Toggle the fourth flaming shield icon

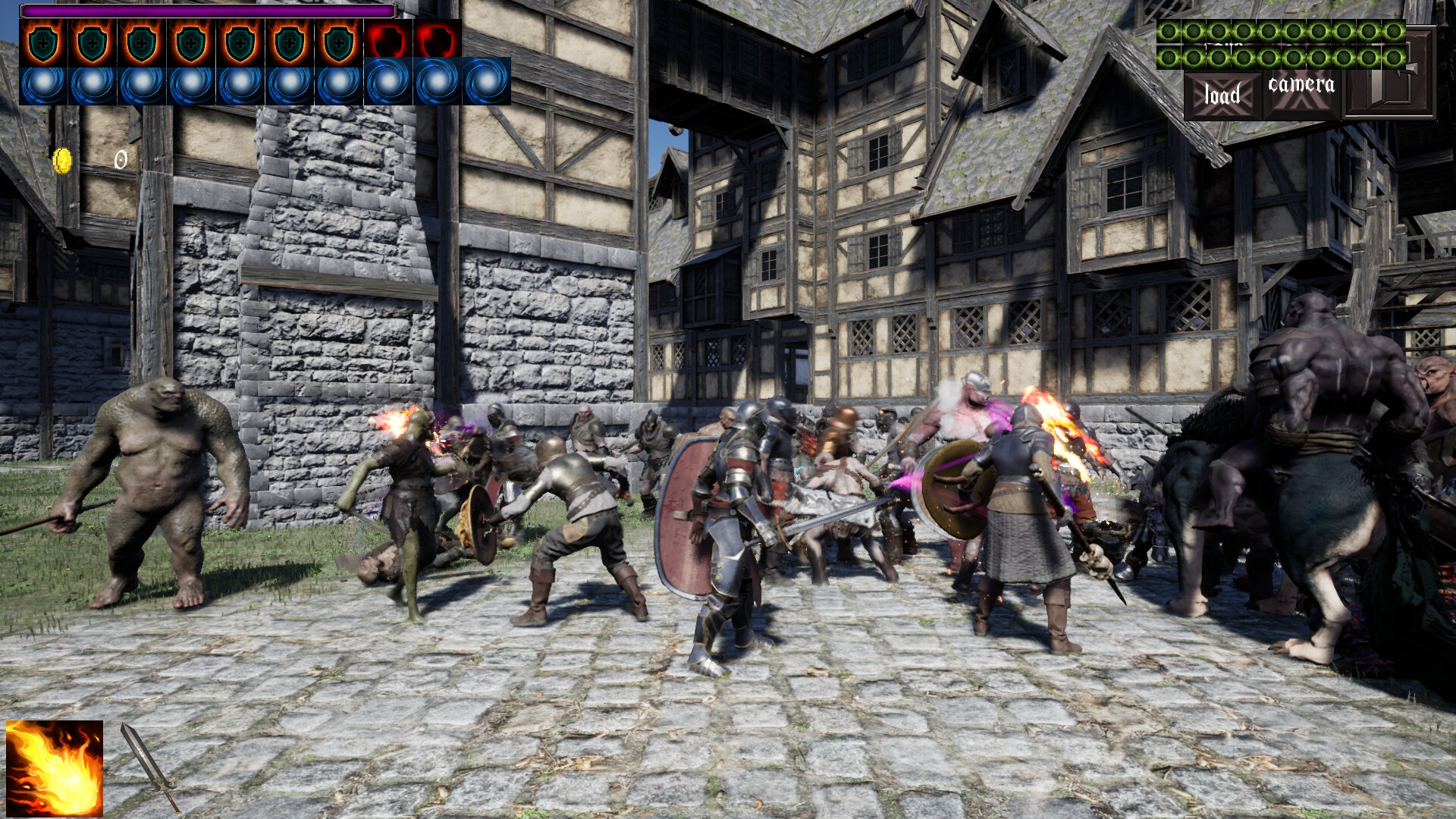(190, 42)
